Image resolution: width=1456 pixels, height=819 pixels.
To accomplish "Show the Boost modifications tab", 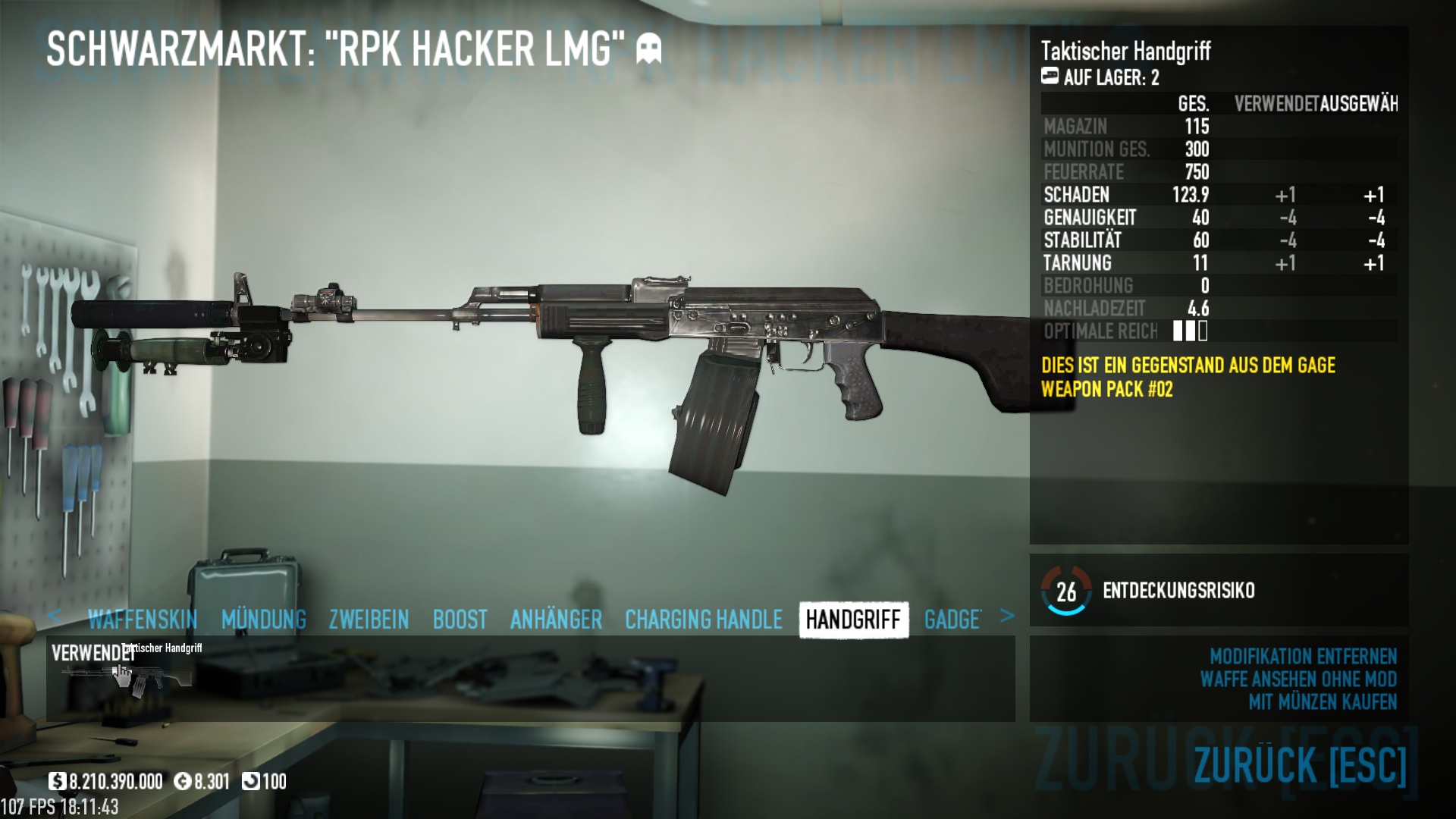I will click(460, 620).
